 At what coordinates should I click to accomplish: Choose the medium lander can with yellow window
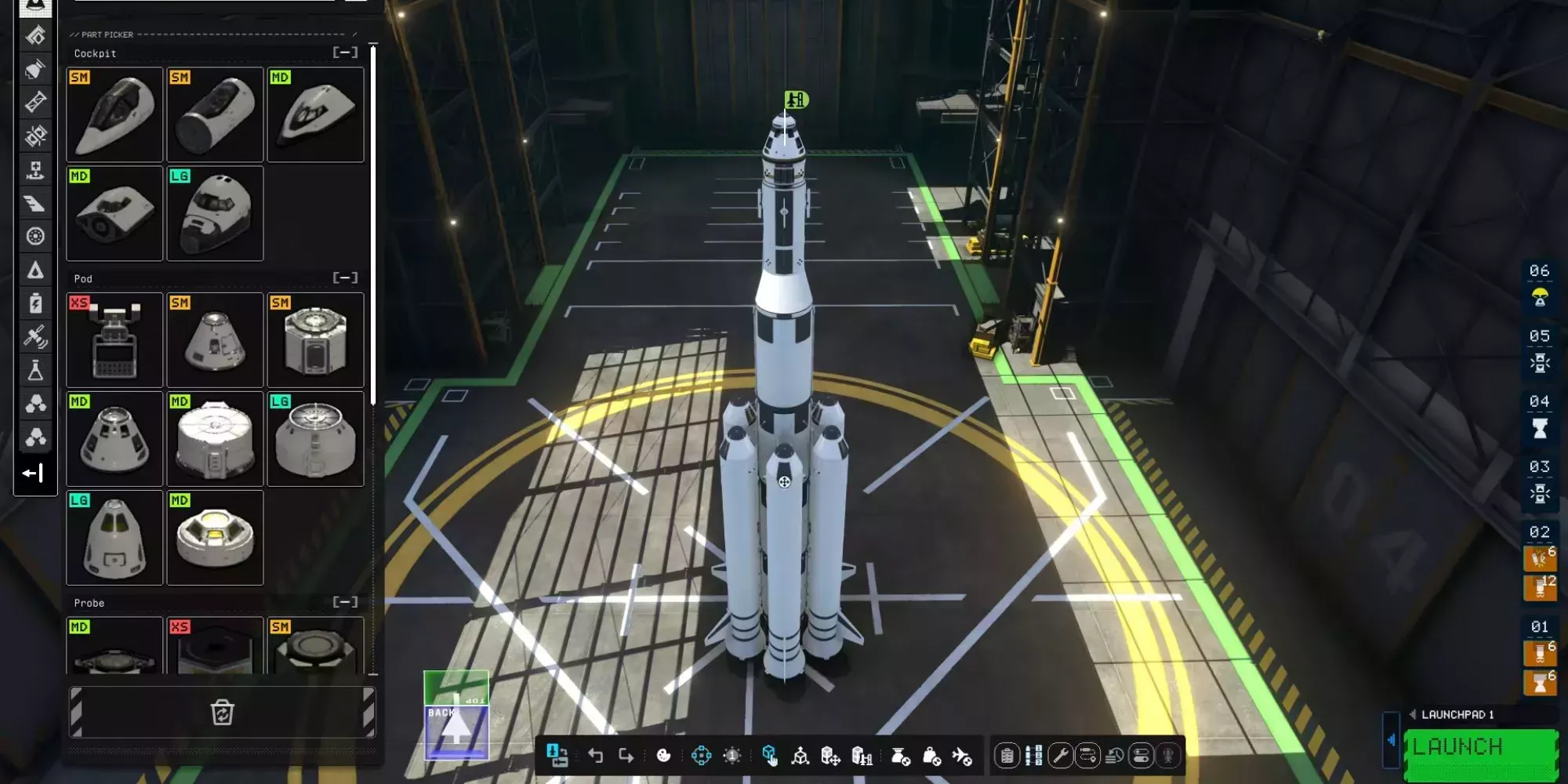click(x=215, y=538)
